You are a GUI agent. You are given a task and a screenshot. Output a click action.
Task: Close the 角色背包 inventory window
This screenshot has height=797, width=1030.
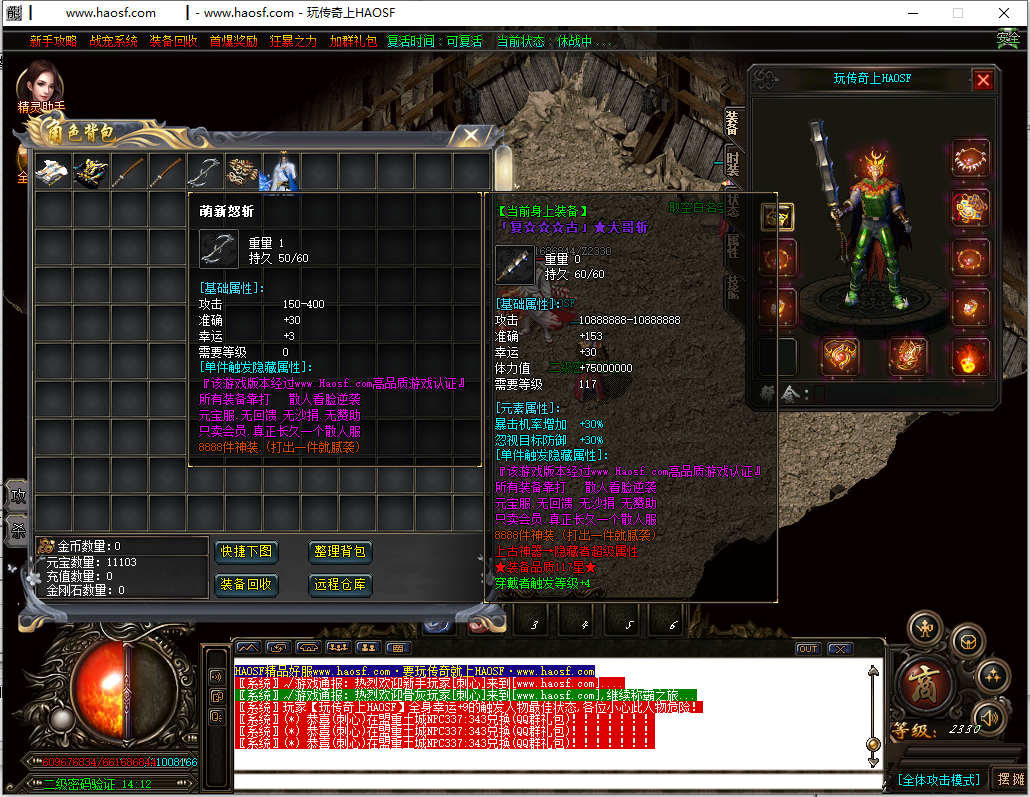click(x=466, y=135)
